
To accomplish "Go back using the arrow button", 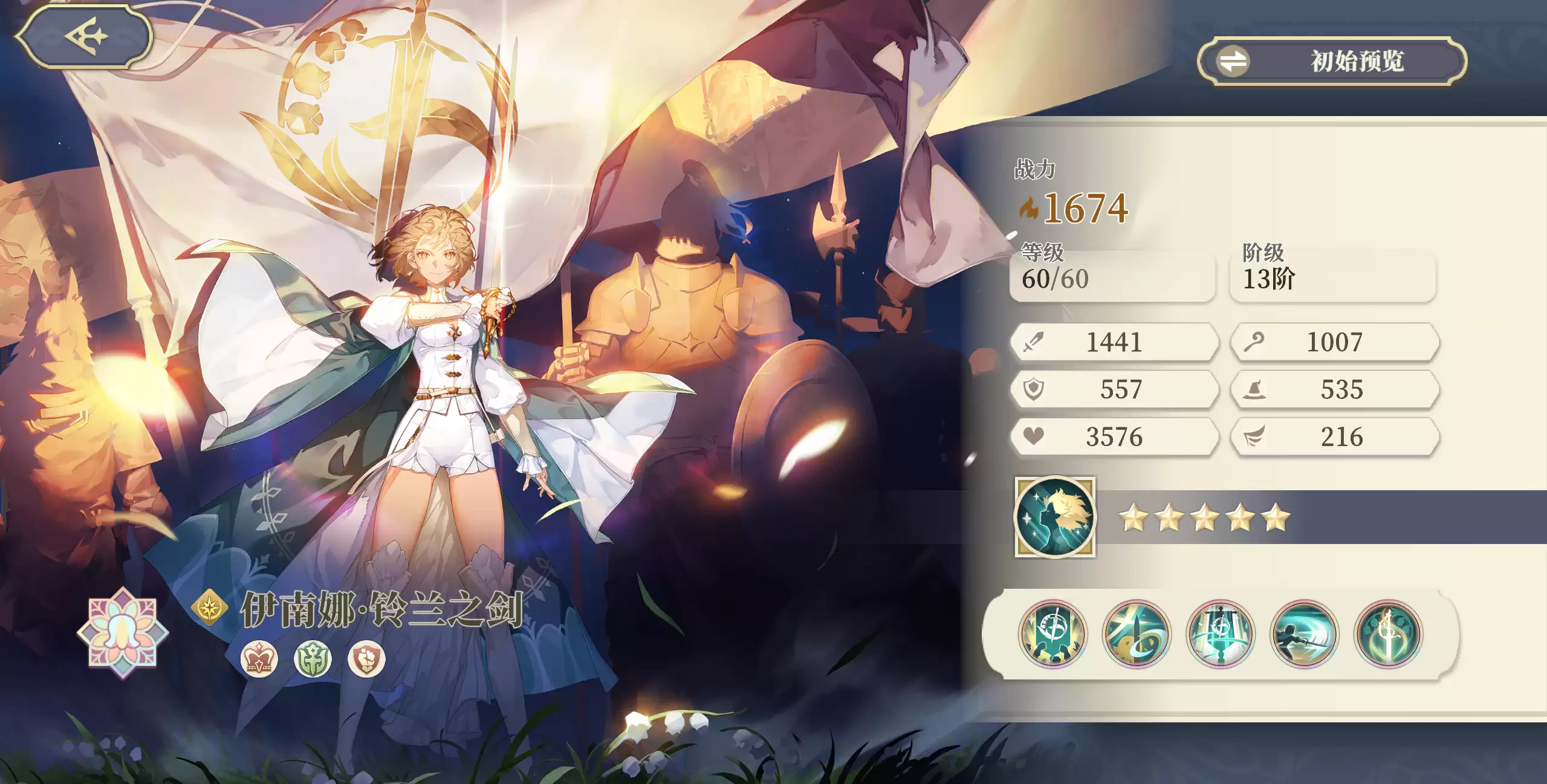I will click(x=84, y=36).
